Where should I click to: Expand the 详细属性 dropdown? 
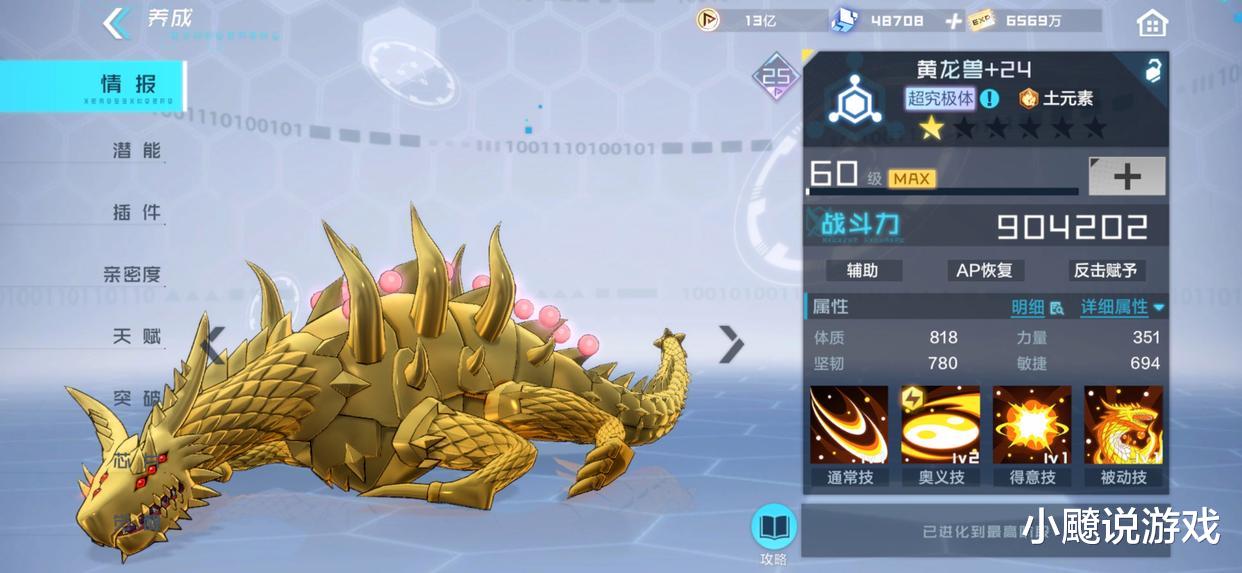pos(1122,308)
